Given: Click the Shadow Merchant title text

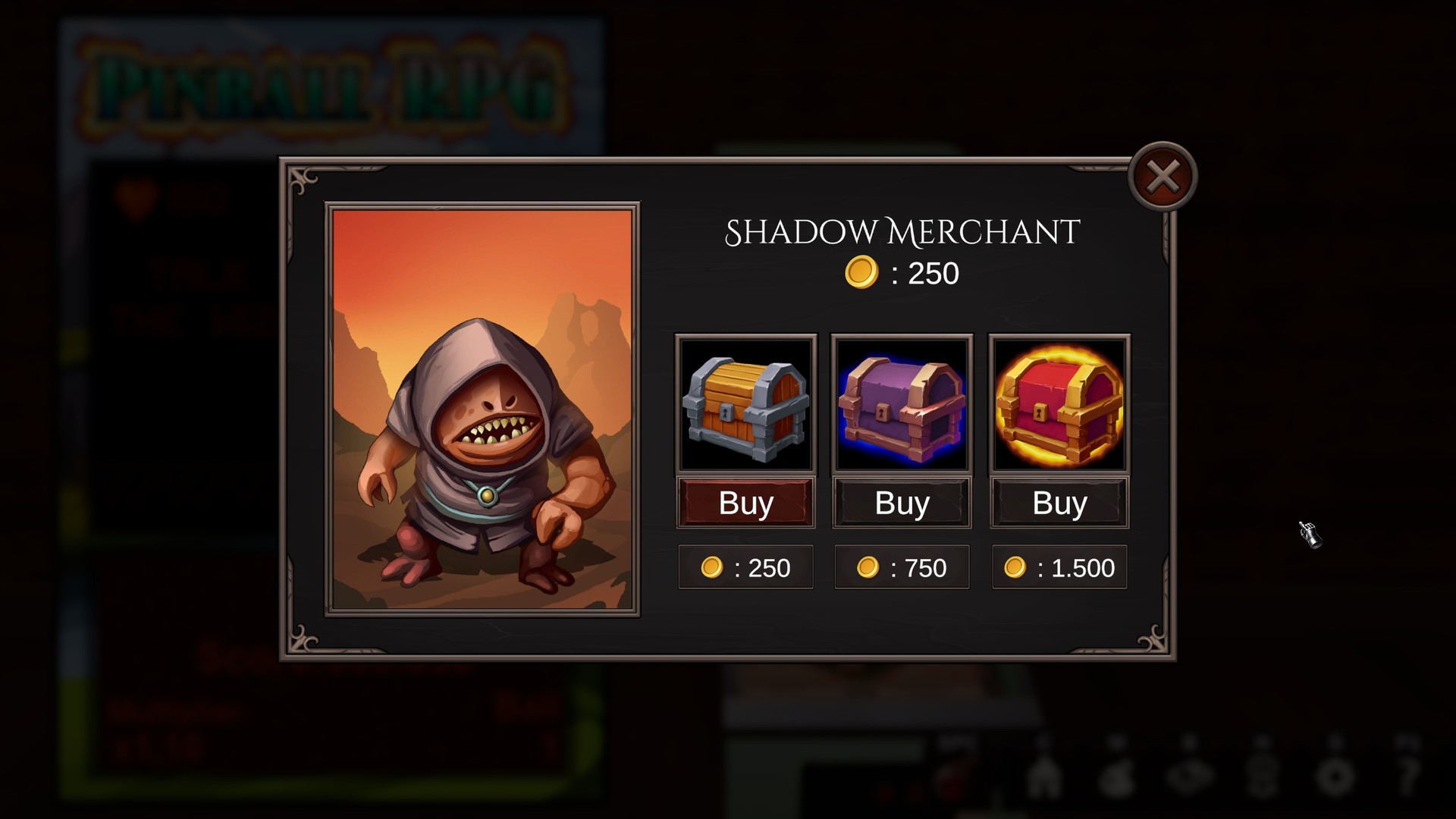Looking at the screenshot, I should tap(902, 233).
